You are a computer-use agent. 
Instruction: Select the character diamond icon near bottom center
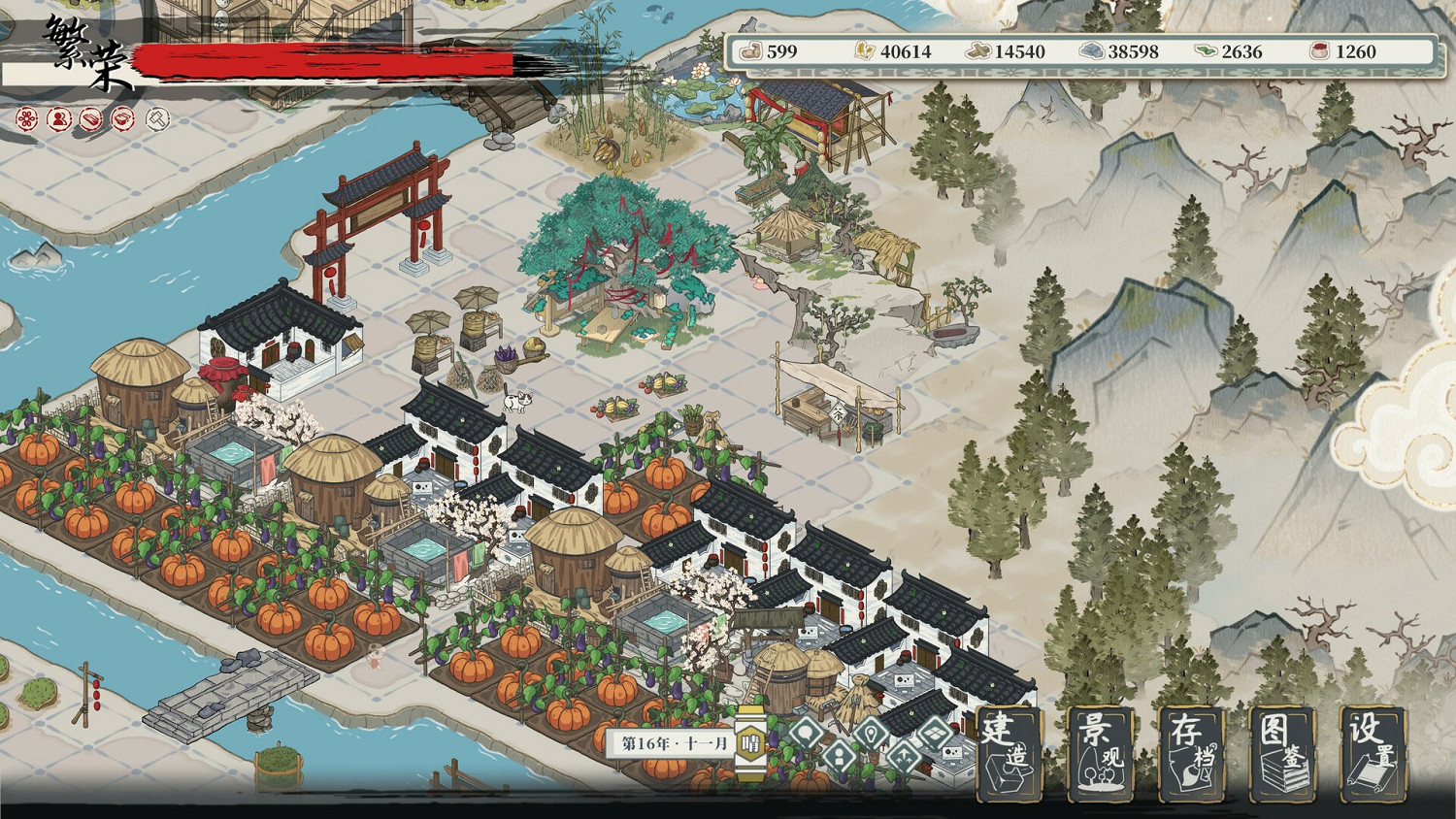[838, 755]
